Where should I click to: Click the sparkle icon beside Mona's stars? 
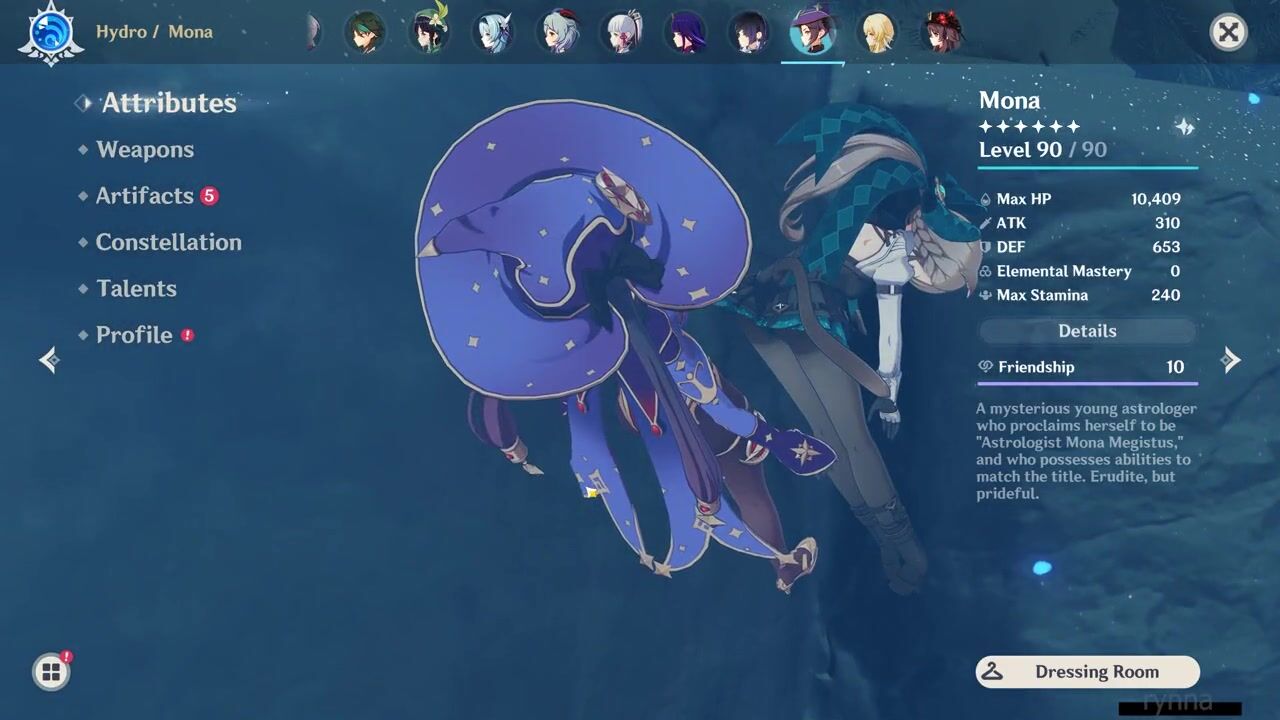1184,127
